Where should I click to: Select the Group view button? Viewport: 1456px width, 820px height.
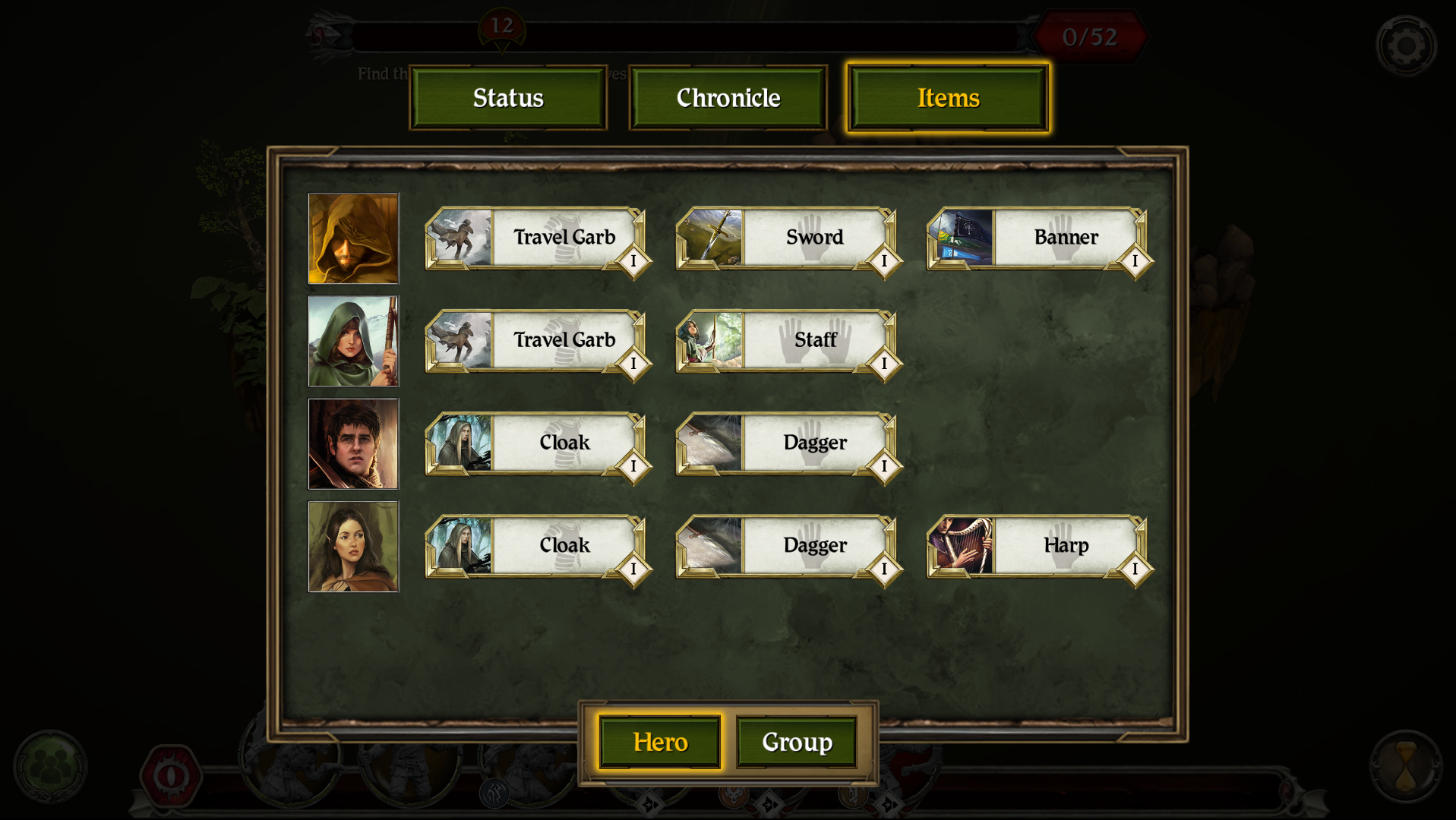[x=796, y=742]
